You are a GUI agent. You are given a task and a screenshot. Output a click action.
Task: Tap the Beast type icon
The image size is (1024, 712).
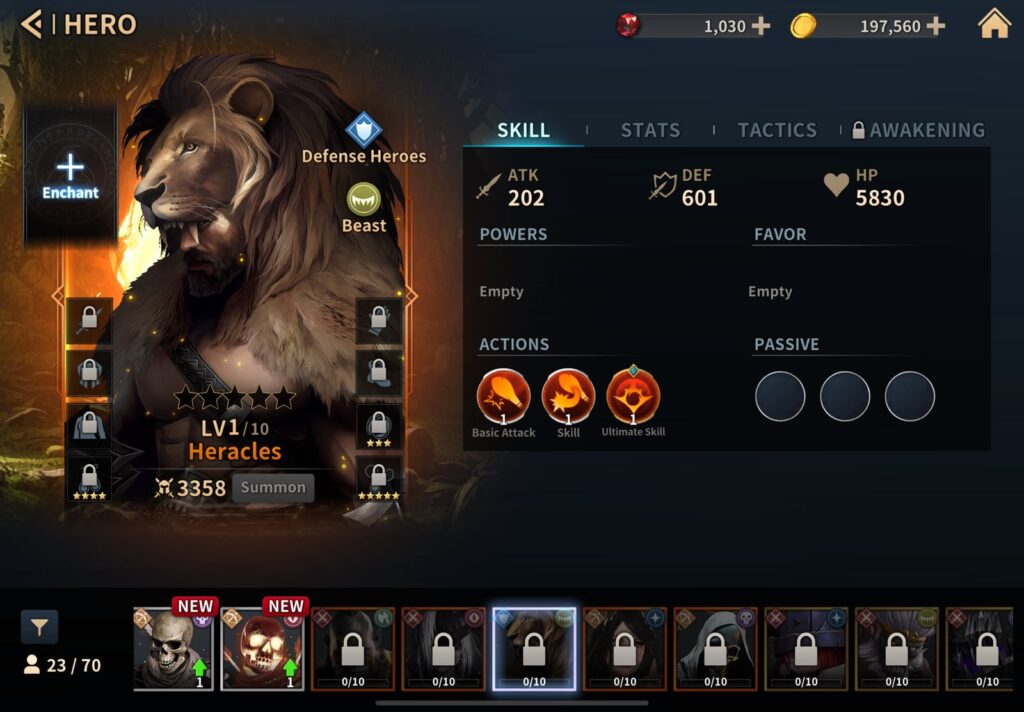[364, 200]
